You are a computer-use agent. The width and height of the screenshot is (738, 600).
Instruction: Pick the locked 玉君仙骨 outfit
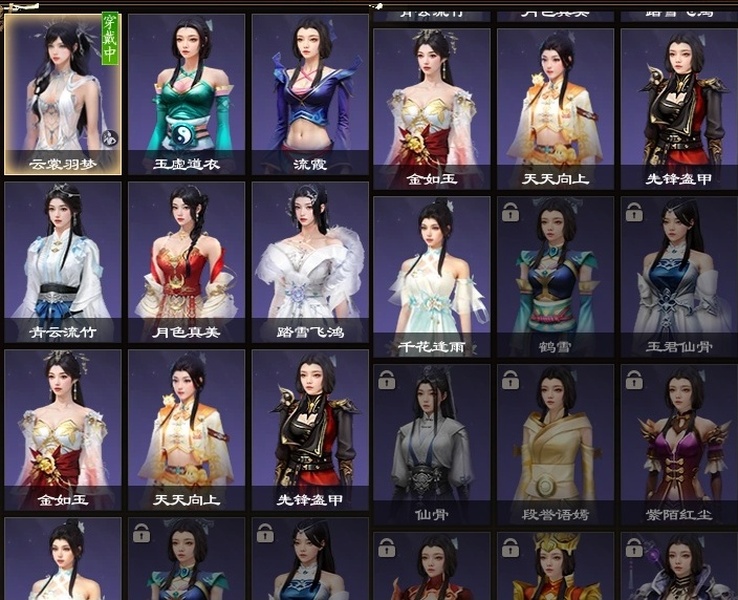click(679, 275)
